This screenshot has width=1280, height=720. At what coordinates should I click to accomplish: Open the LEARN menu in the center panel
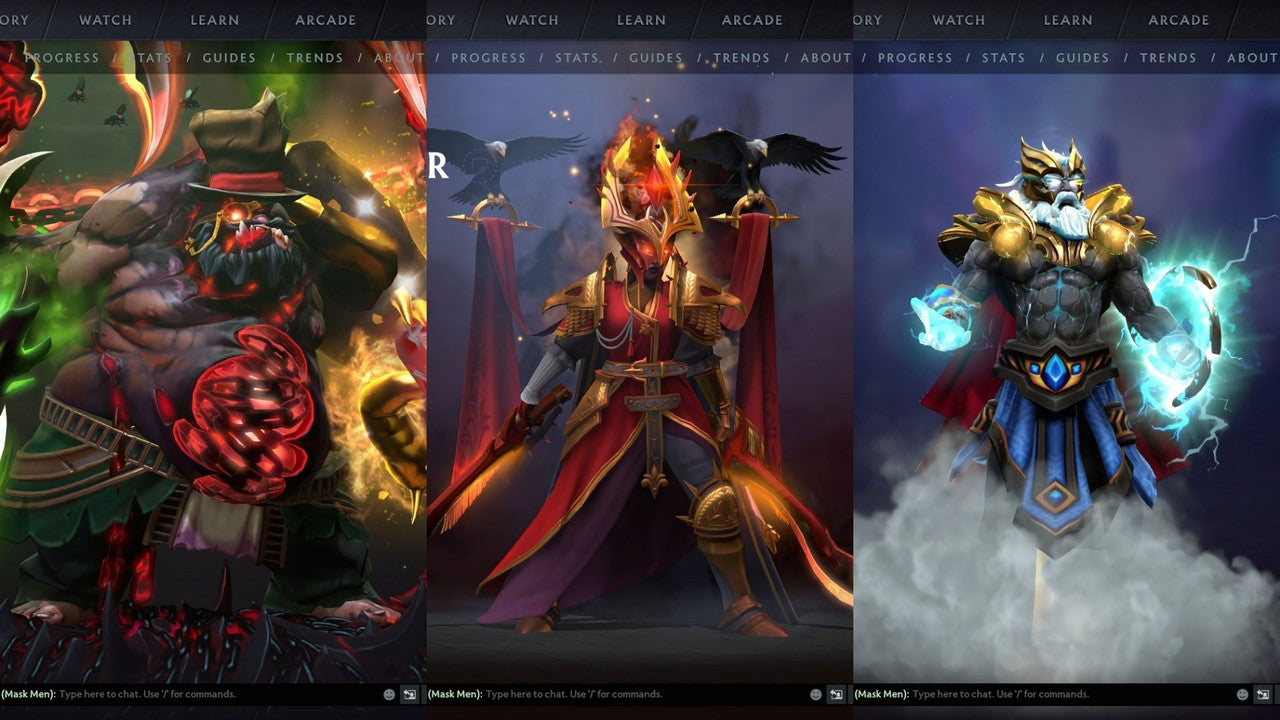[640, 19]
